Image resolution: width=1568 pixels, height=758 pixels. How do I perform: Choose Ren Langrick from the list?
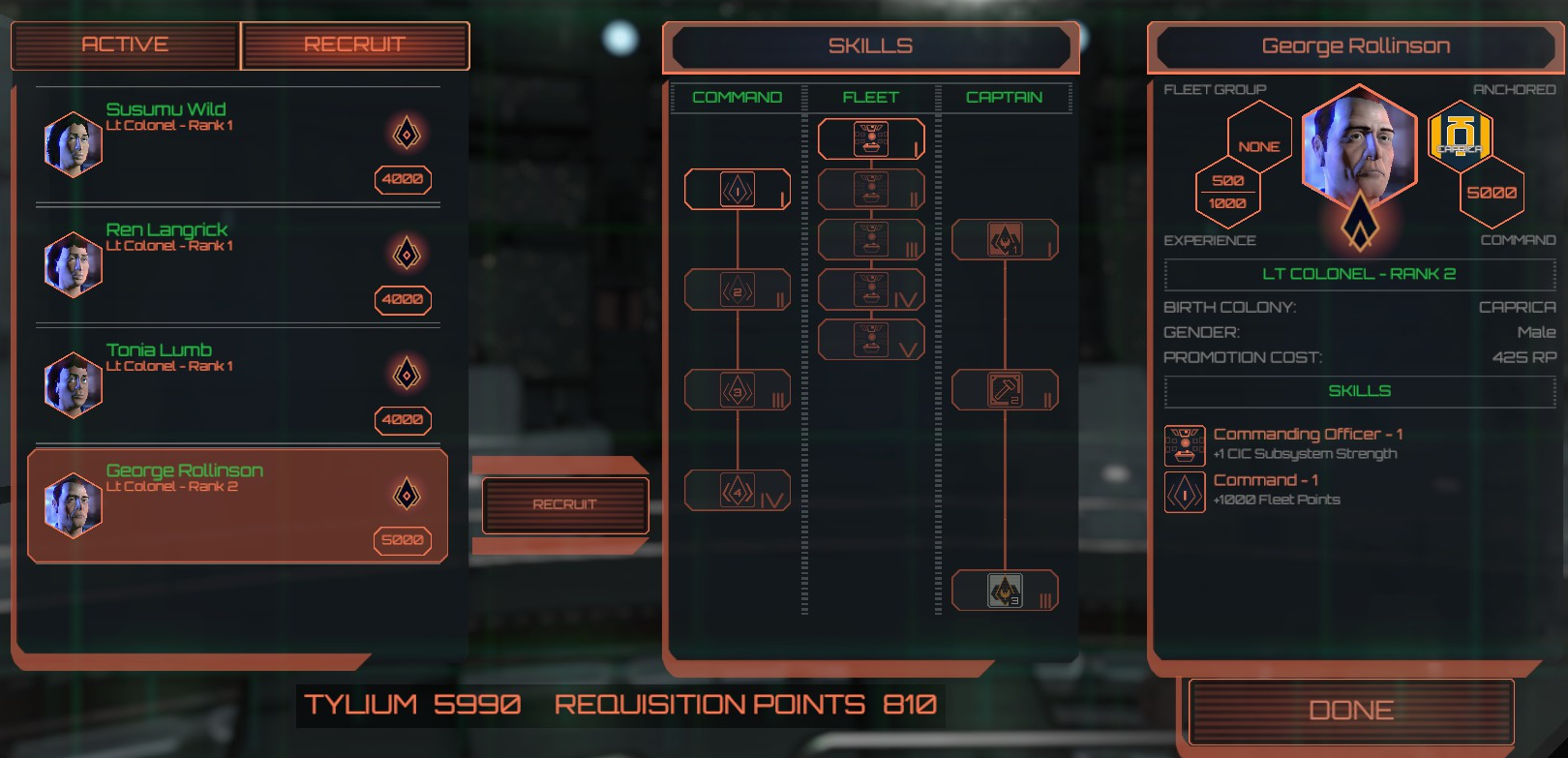[x=237, y=264]
